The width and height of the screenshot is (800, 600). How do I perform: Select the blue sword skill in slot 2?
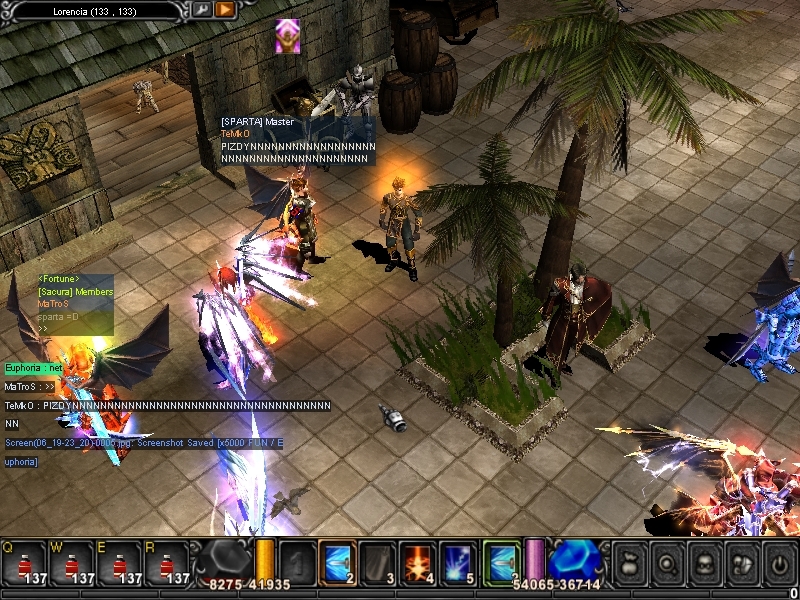pos(337,563)
